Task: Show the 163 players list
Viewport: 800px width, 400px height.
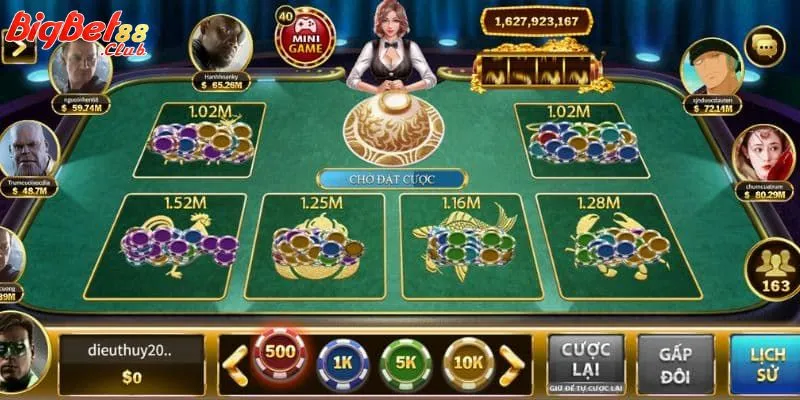Action: tap(771, 270)
